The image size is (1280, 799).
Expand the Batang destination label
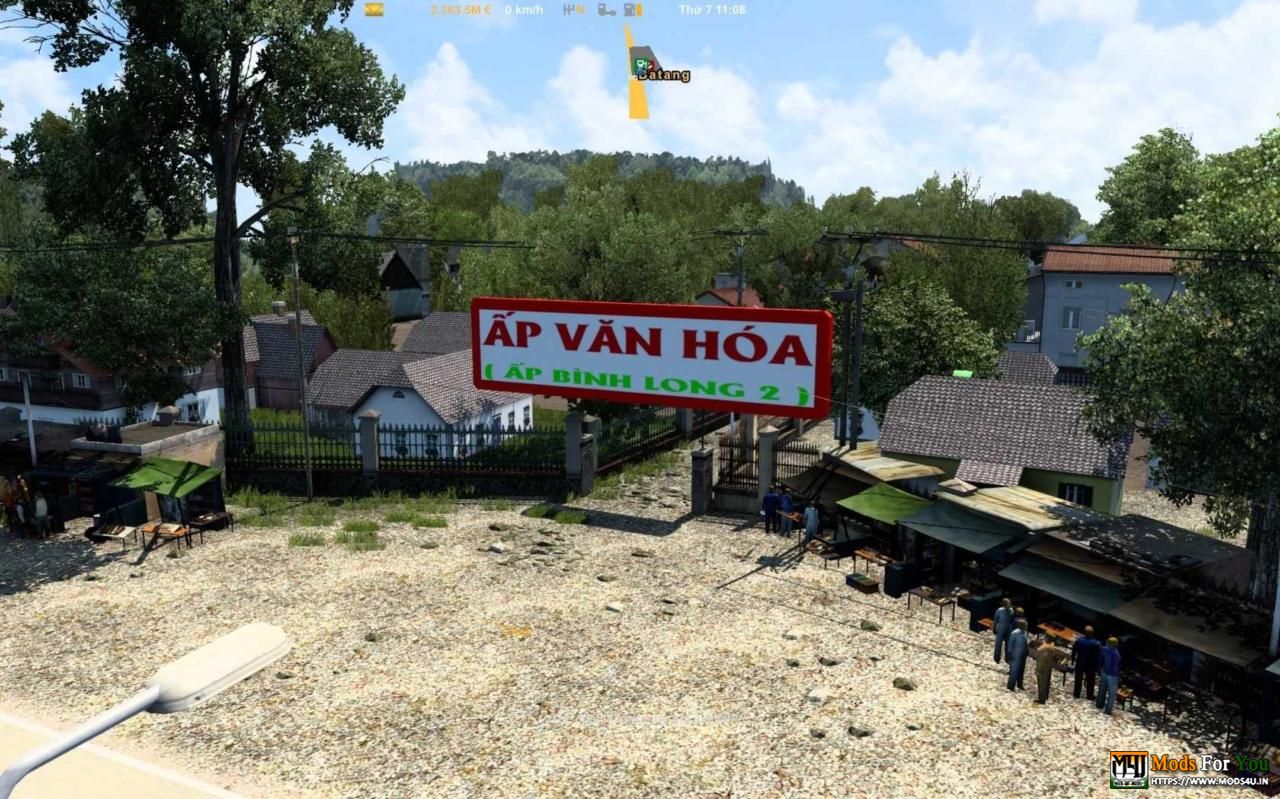663,76
